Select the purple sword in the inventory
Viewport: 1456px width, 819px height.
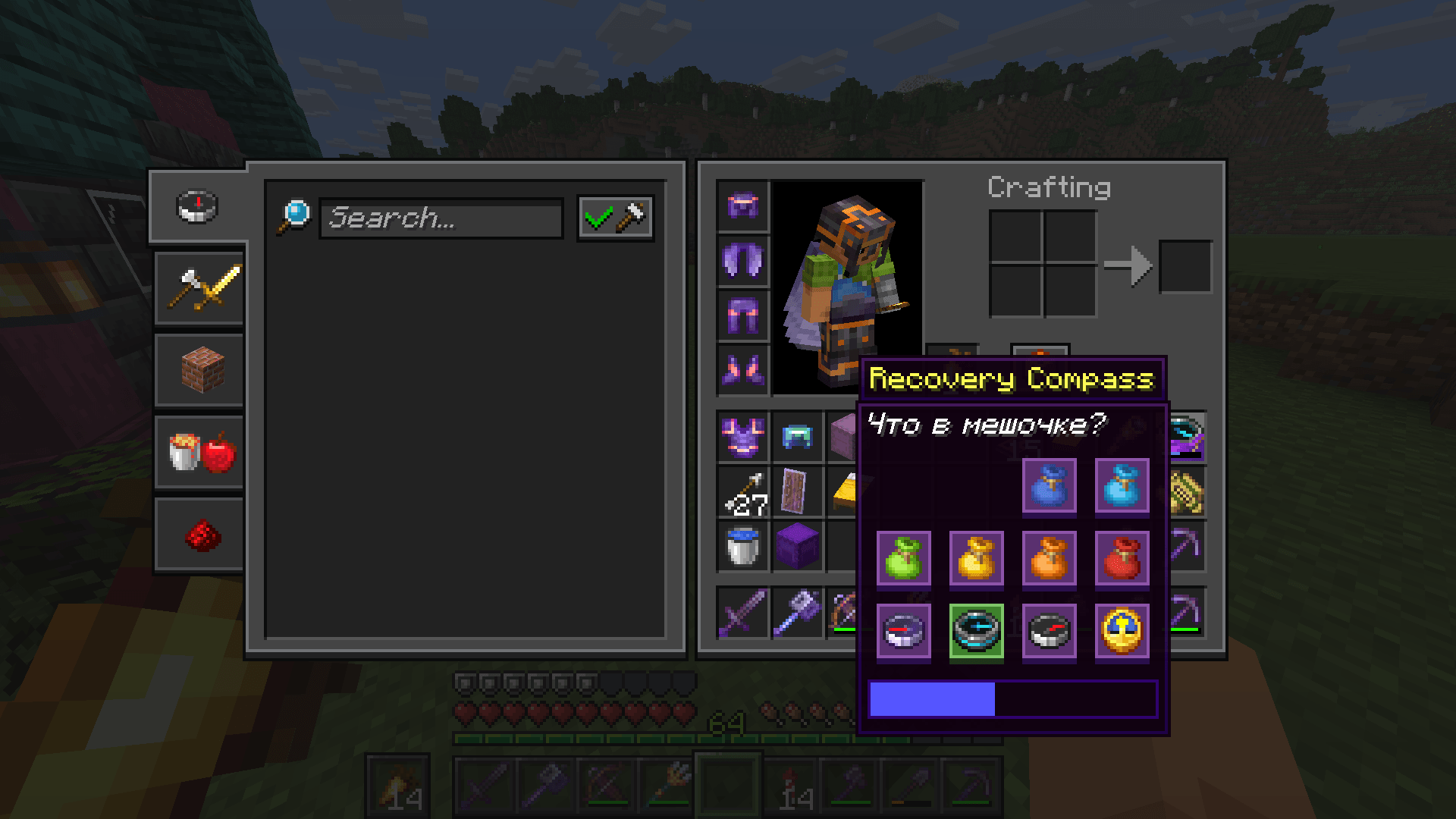pyautogui.click(x=742, y=613)
